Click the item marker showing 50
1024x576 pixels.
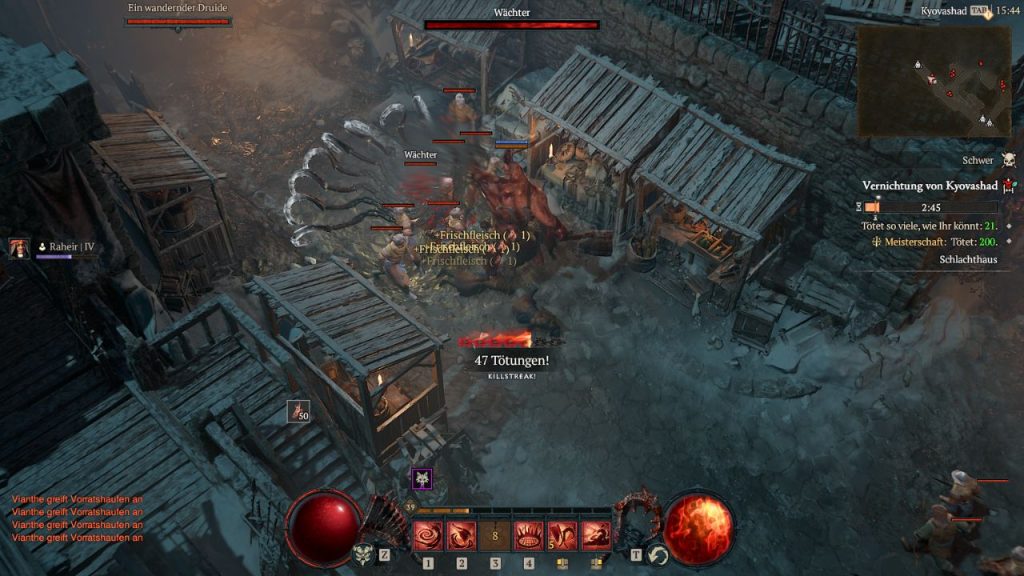[298, 410]
